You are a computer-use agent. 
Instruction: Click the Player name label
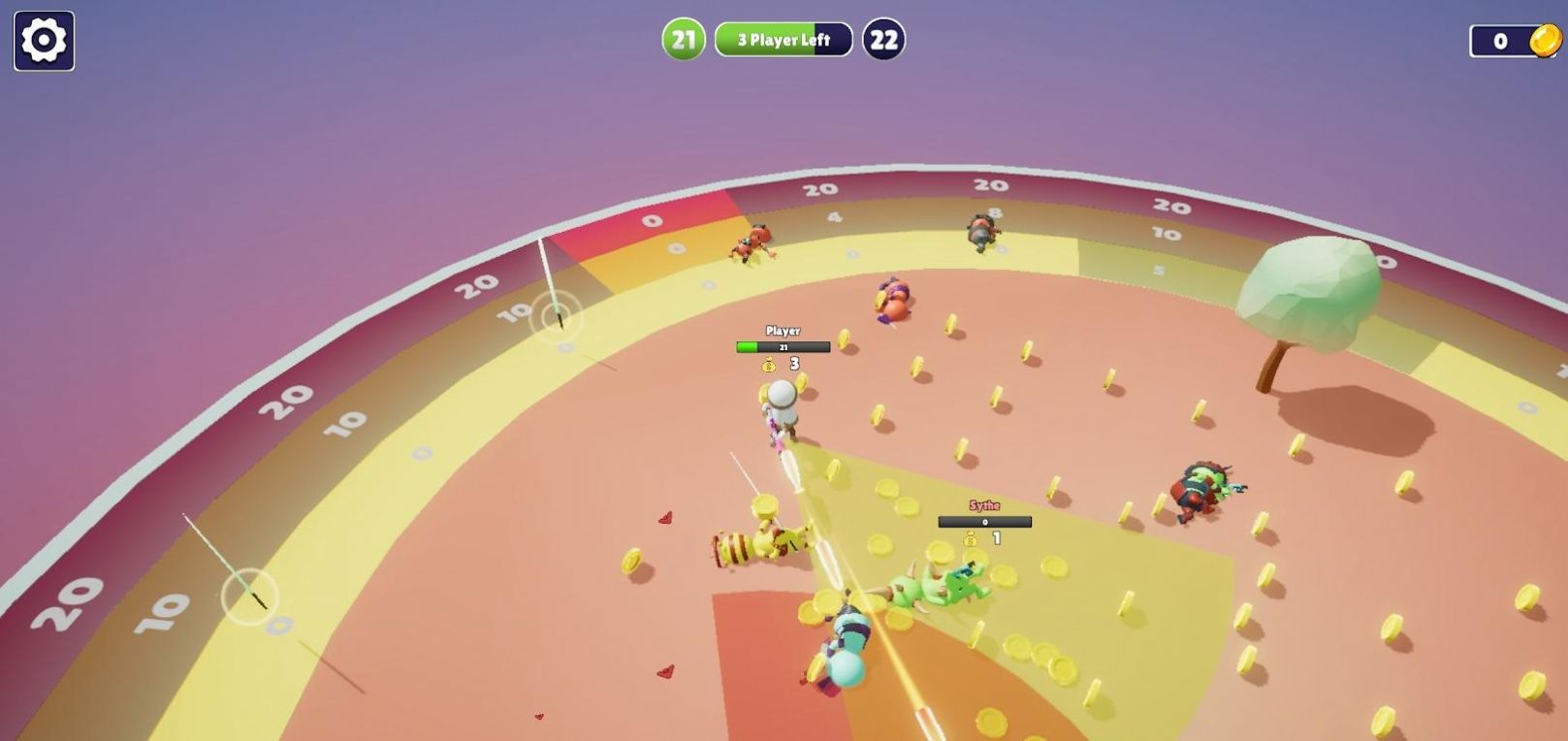pos(784,330)
